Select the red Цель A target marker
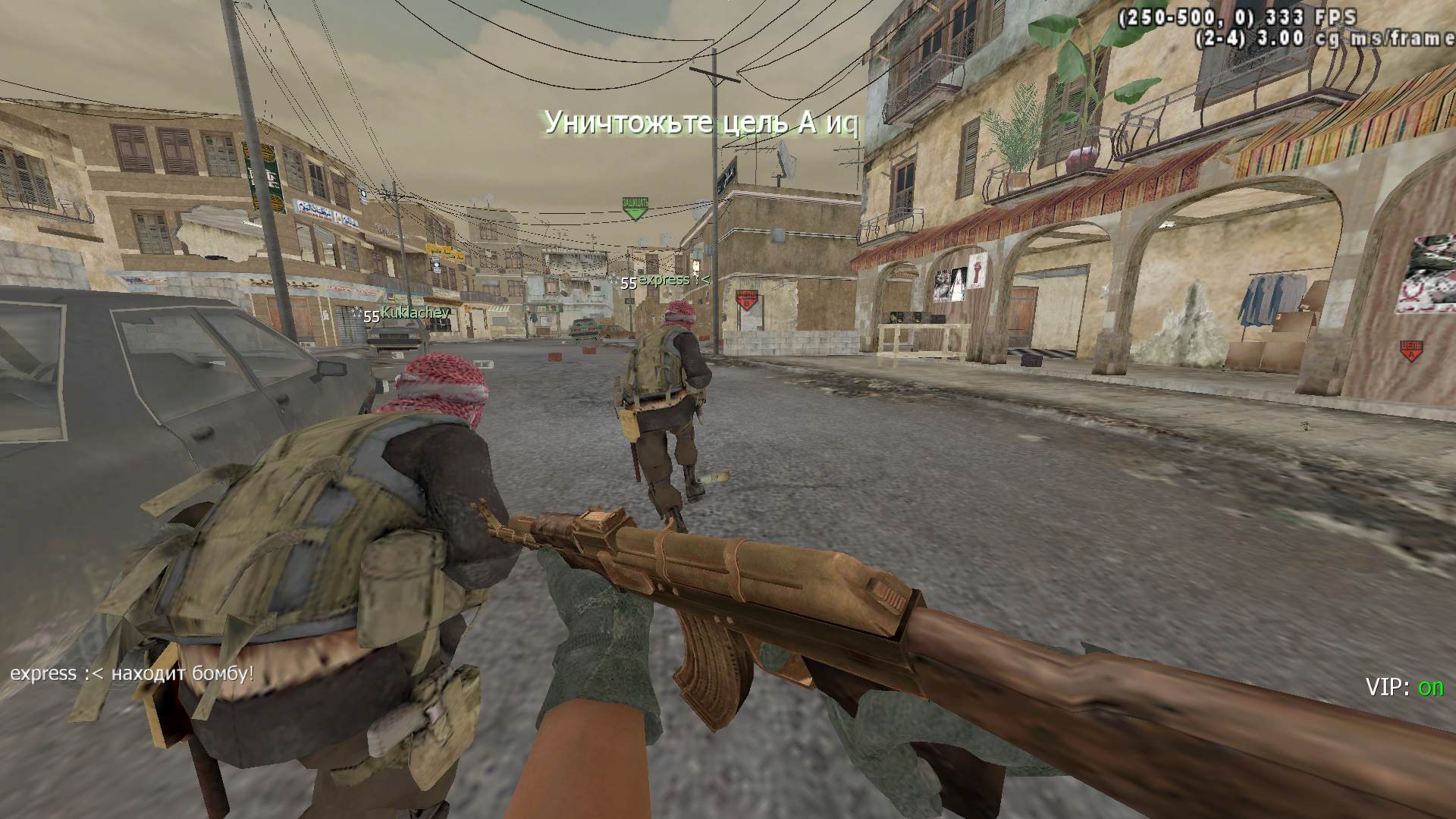Image resolution: width=1456 pixels, height=819 pixels. point(1410,351)
